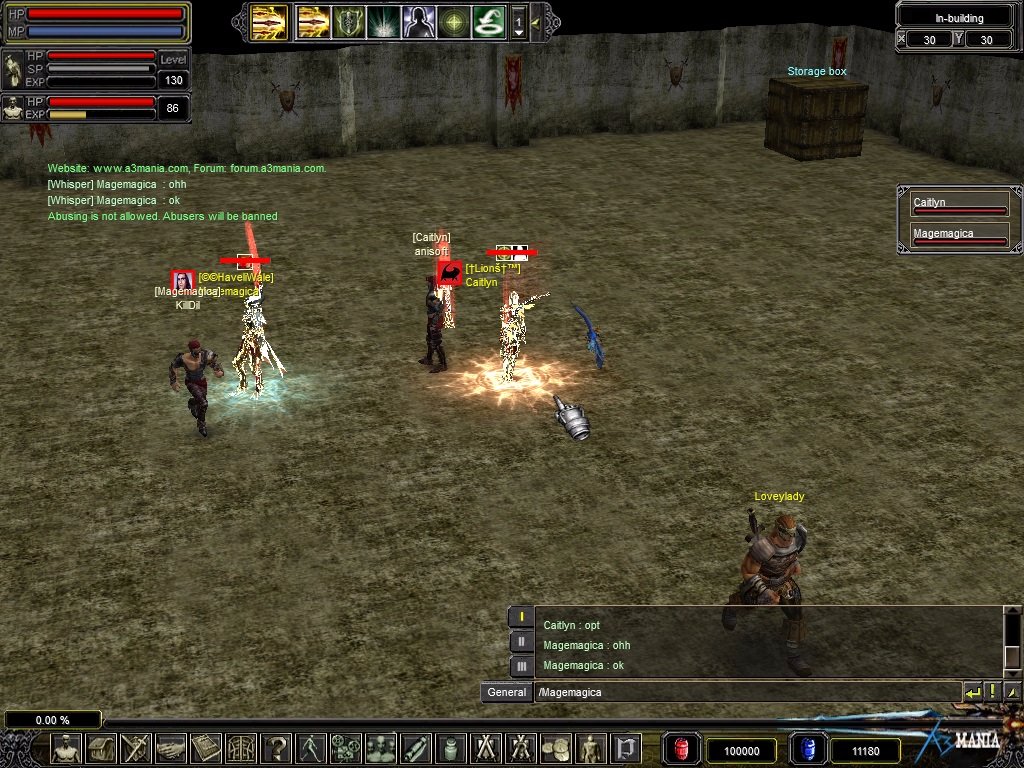
Task: Use the red HP potion slot
Action: [682, 750]
